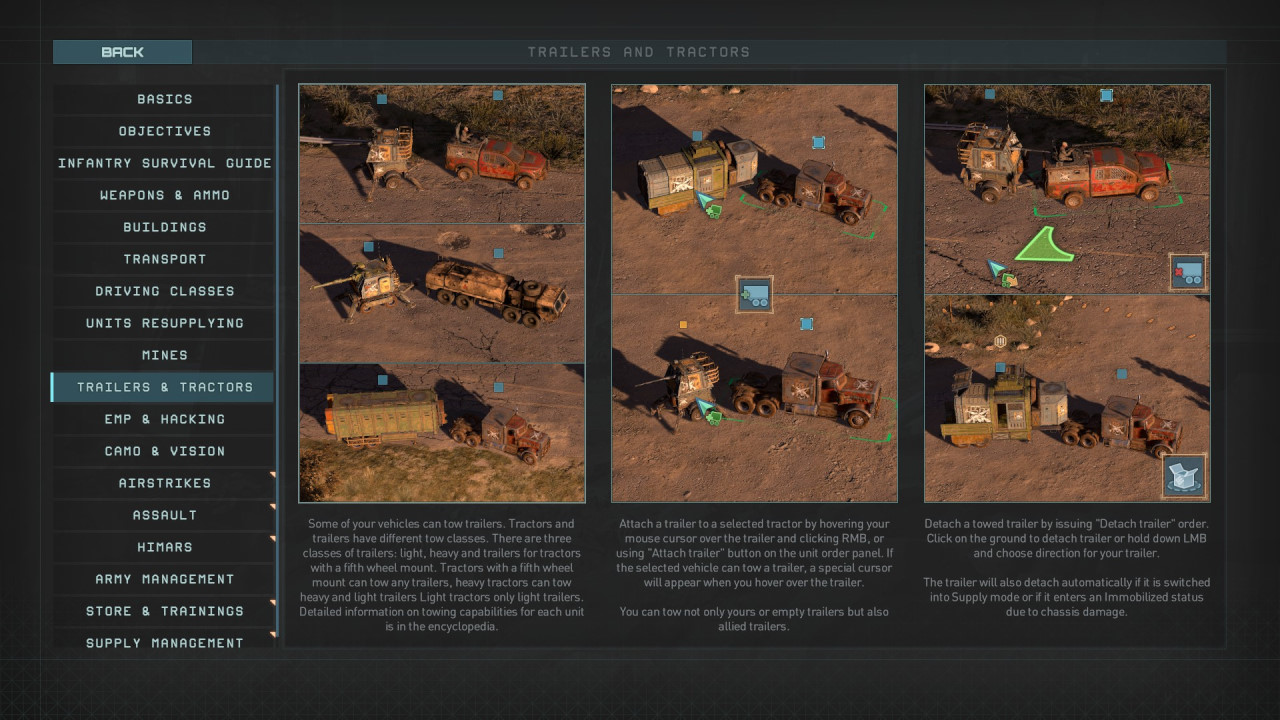Open the Transport topic
This screenshot has height=720, width=1280.
164,259
